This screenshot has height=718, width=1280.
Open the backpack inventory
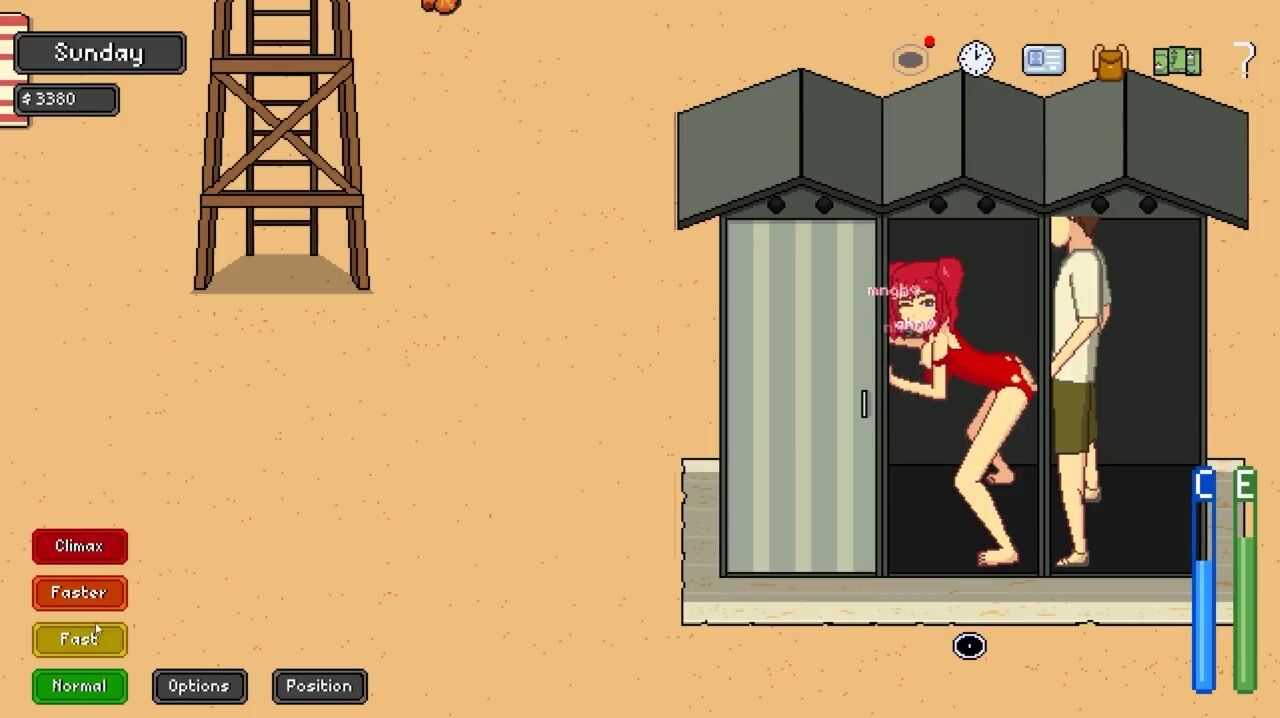tap(1110, 61)
